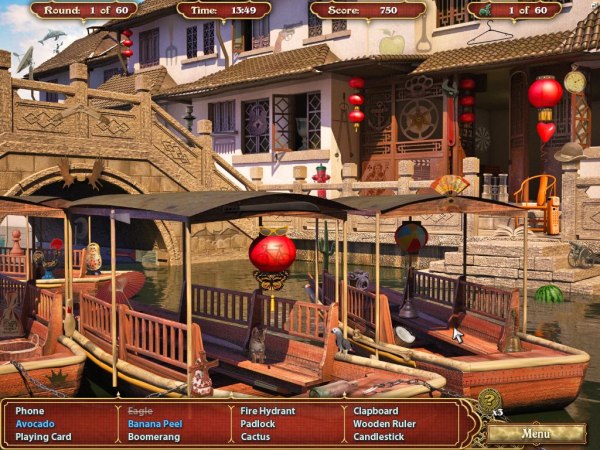This screenshot has height=450, width=600.
Task: Select Banana Peel in the list
Action: click(155, 423)
